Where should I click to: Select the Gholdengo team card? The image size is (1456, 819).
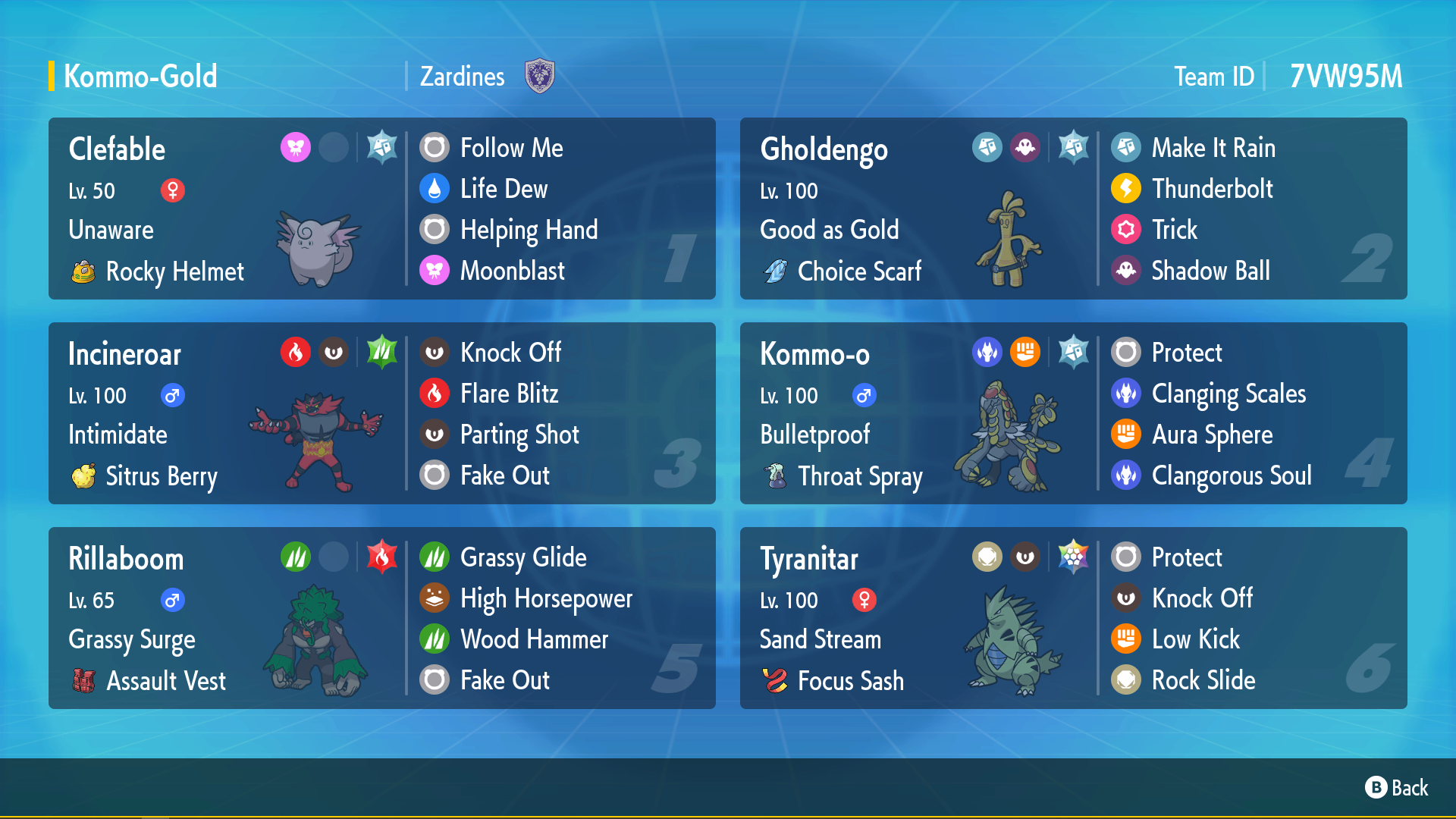coord(1073,209)
